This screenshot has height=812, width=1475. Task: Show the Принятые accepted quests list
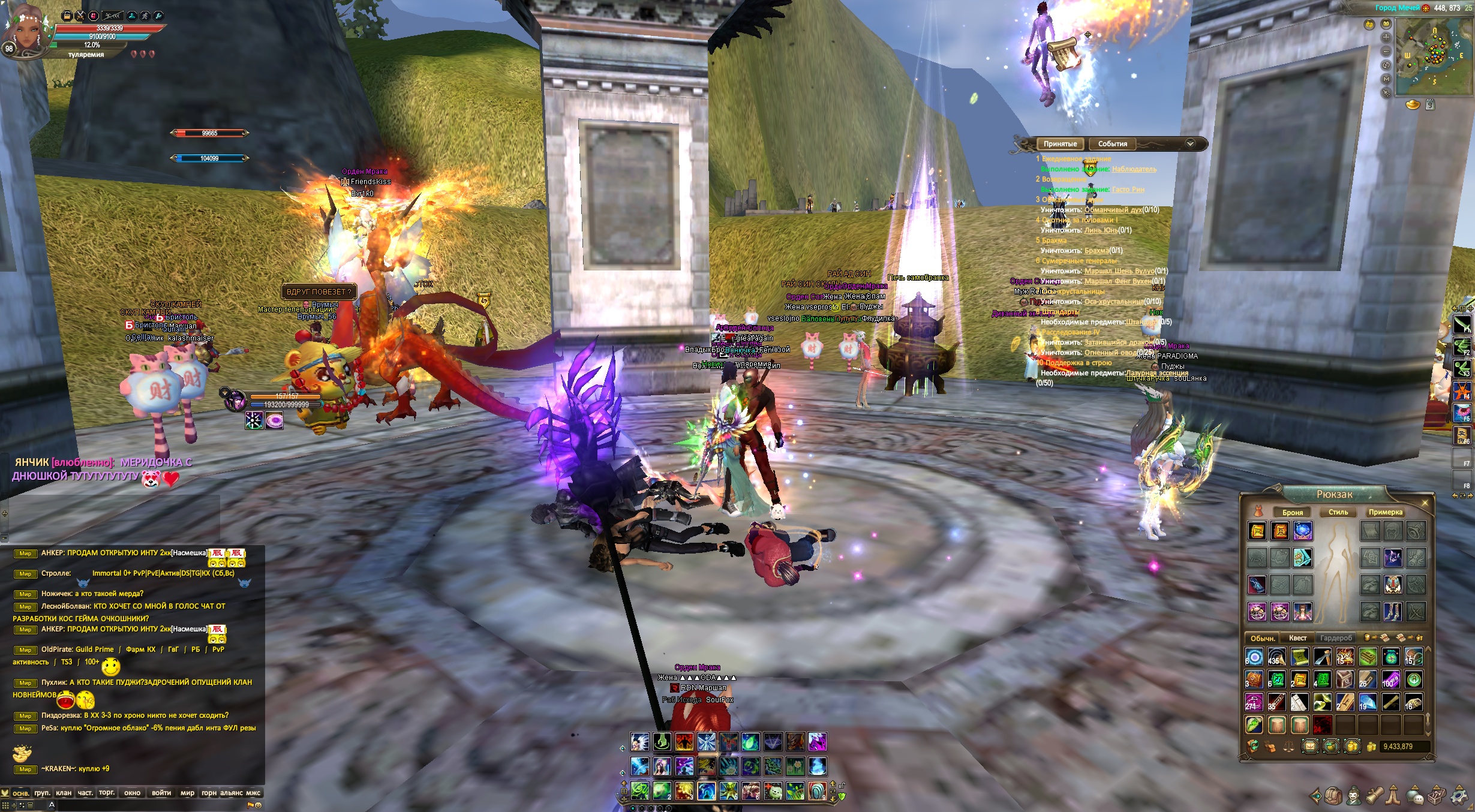(1060, 144)
